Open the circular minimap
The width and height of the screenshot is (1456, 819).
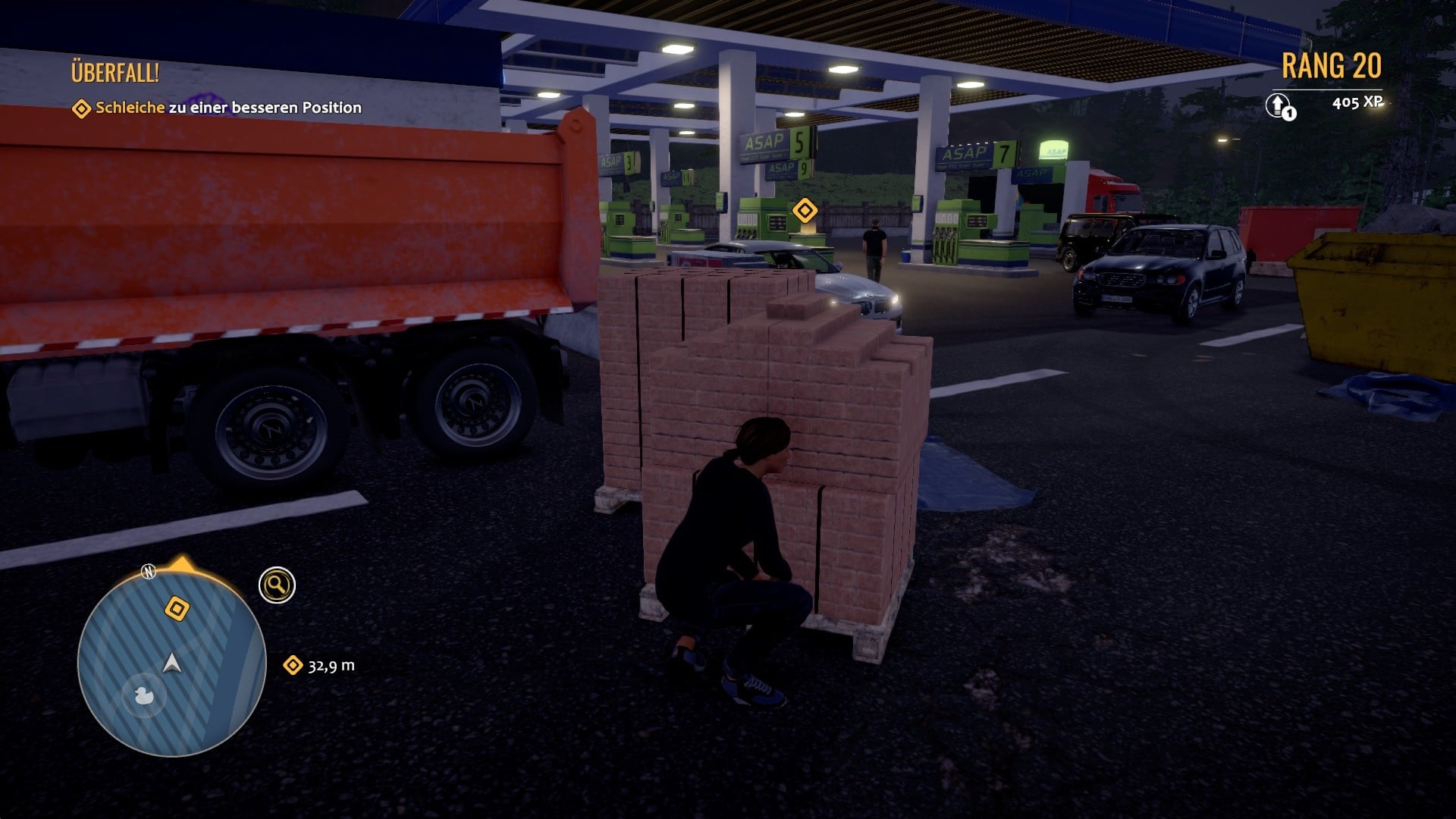[171, 663]
